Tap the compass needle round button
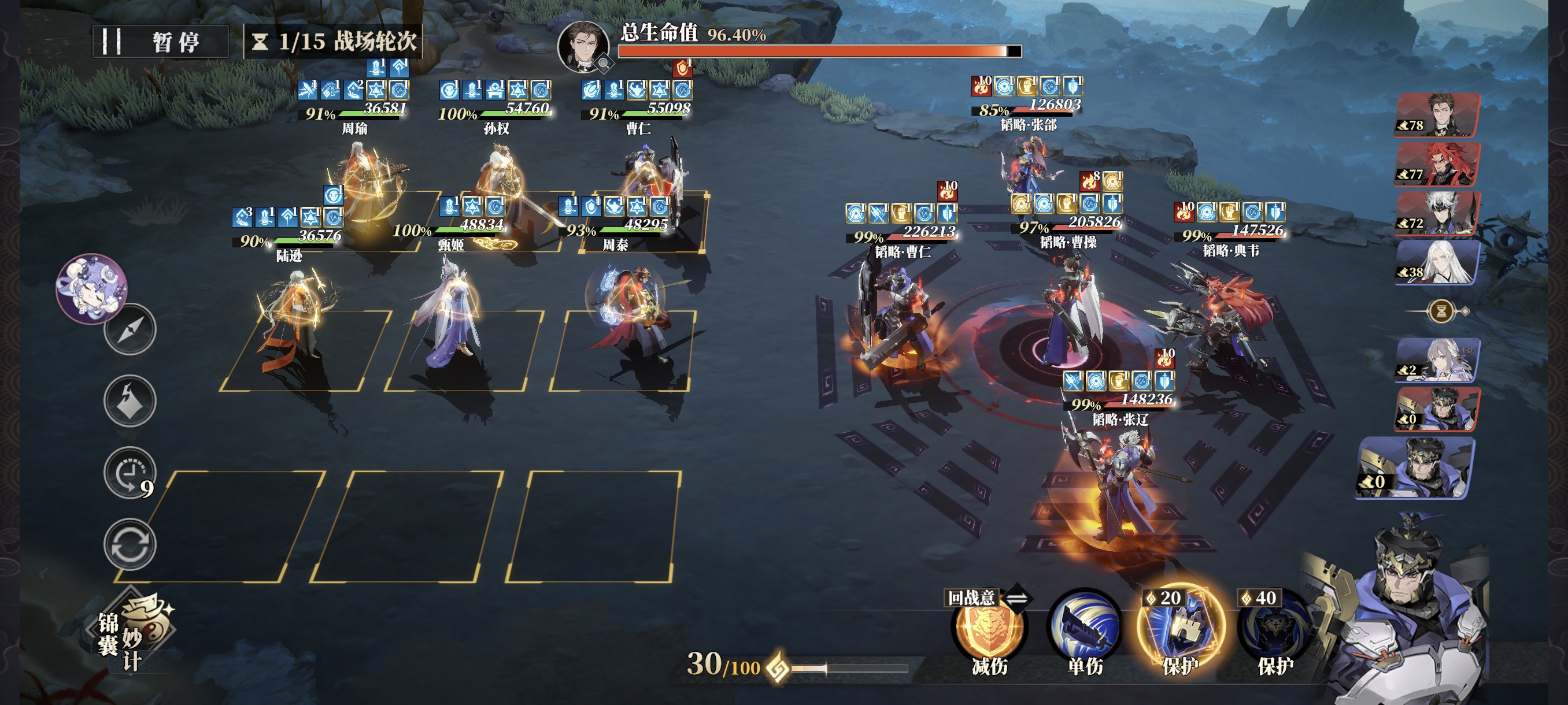Screen dimensions: 1568x705 [130, 329]
